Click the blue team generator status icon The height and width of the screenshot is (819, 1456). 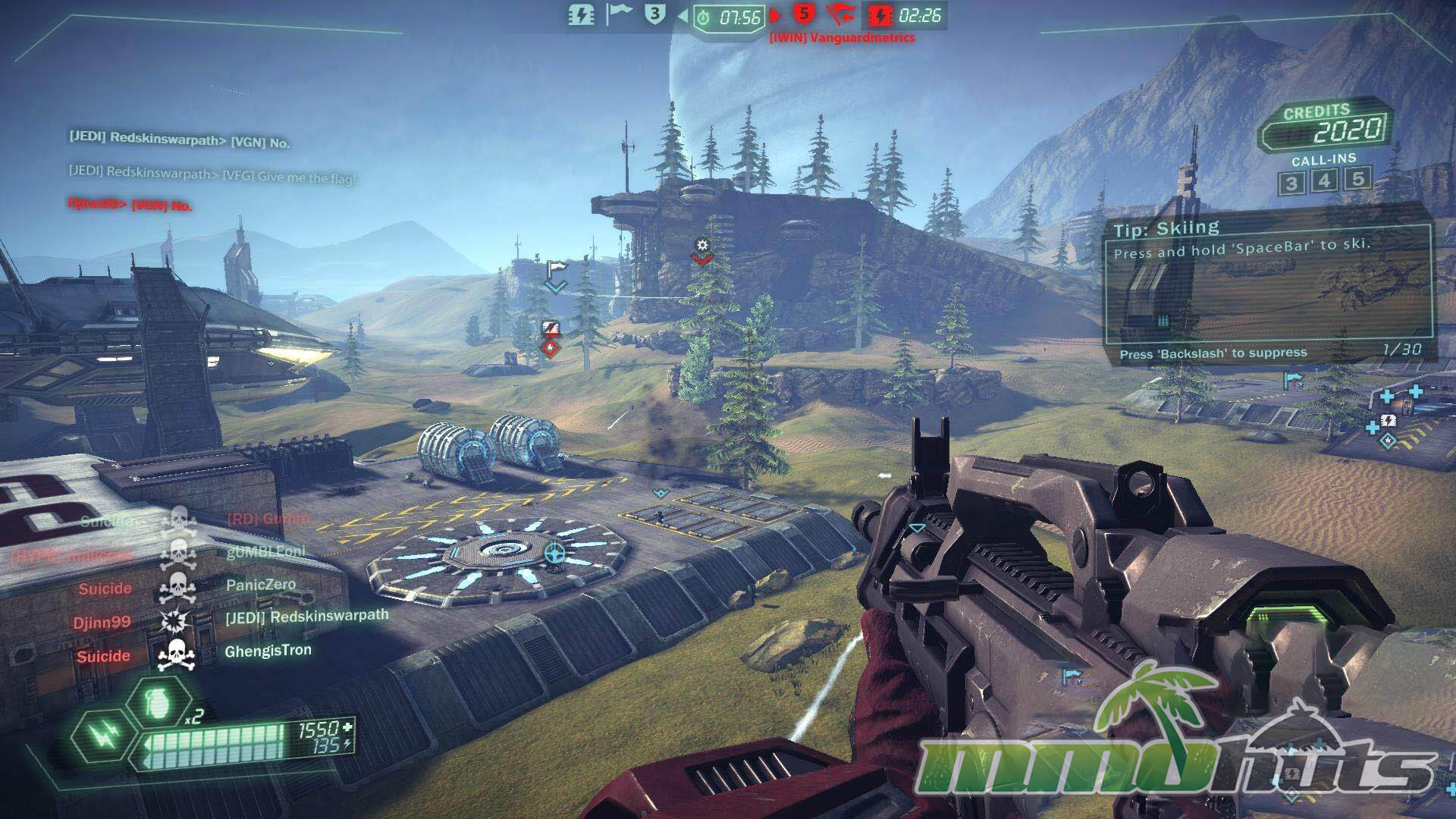(582, 15)
